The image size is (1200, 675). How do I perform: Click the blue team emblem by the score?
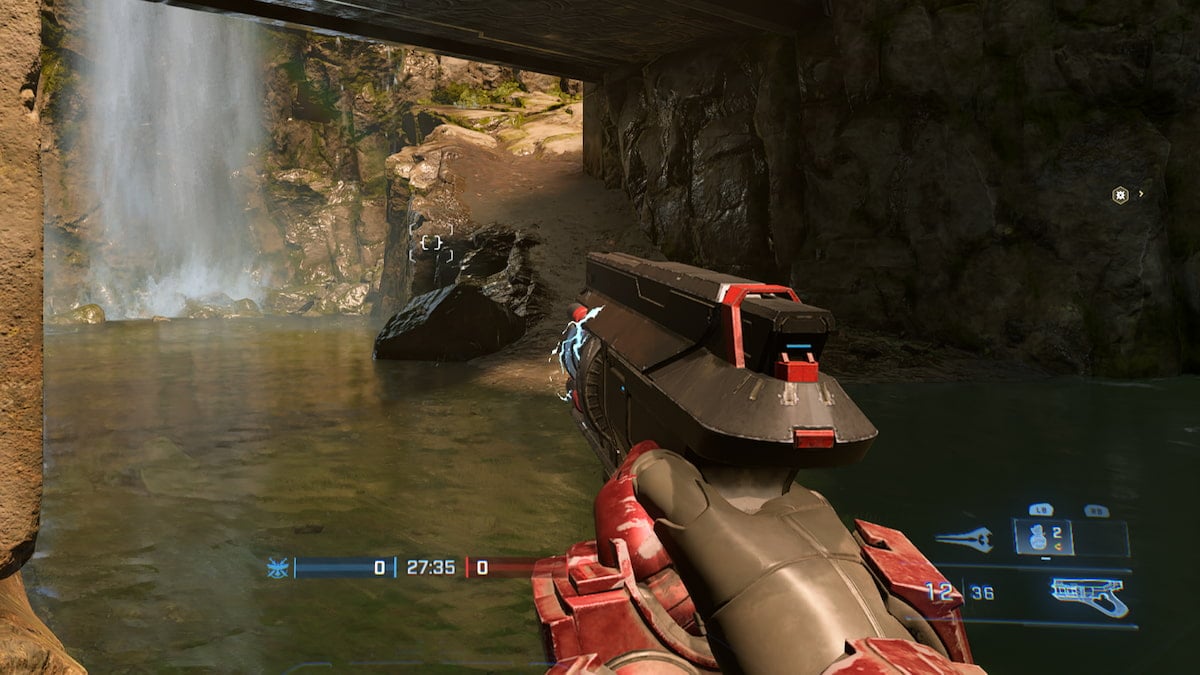[278, 568]
